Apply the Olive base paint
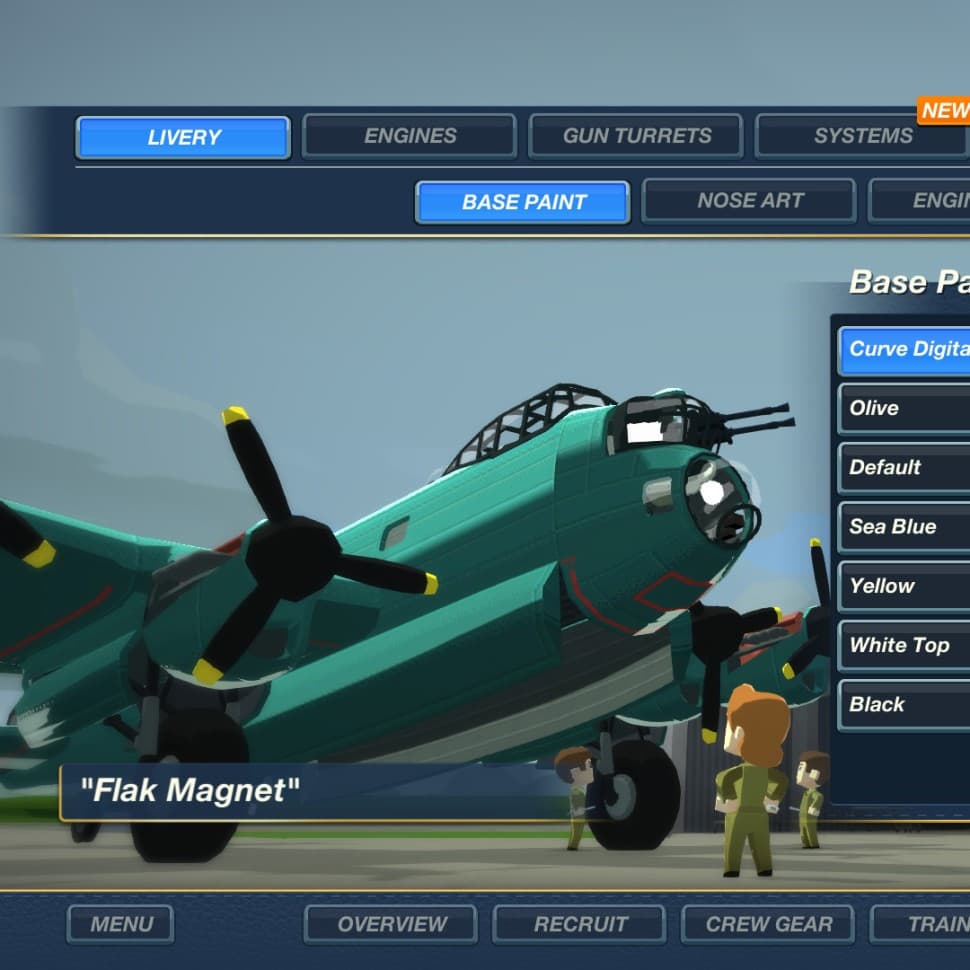 tap(905, 409)
